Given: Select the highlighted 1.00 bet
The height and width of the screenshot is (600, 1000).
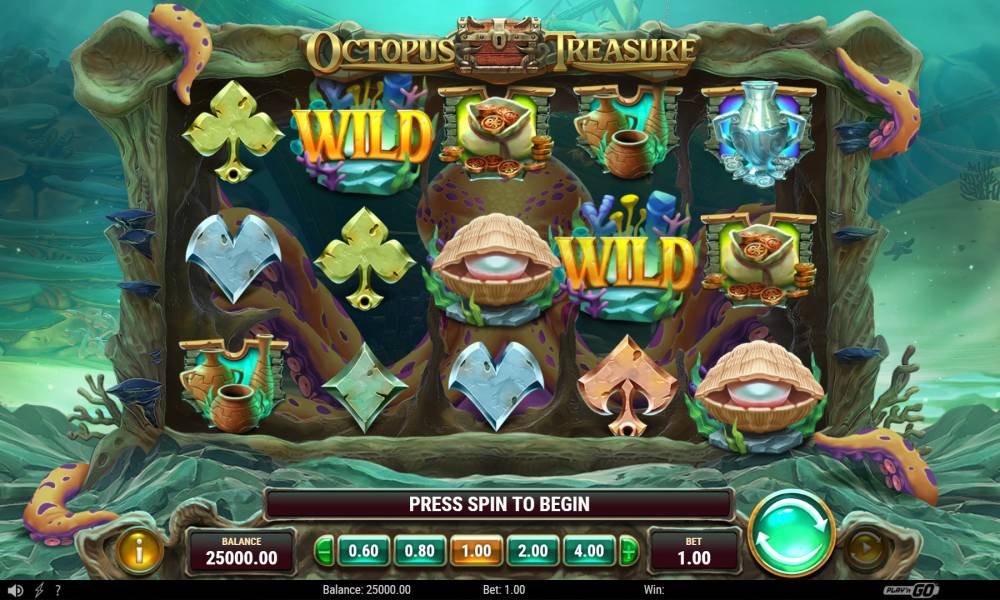Looking at the screenshot, I should tap(476, 551).
